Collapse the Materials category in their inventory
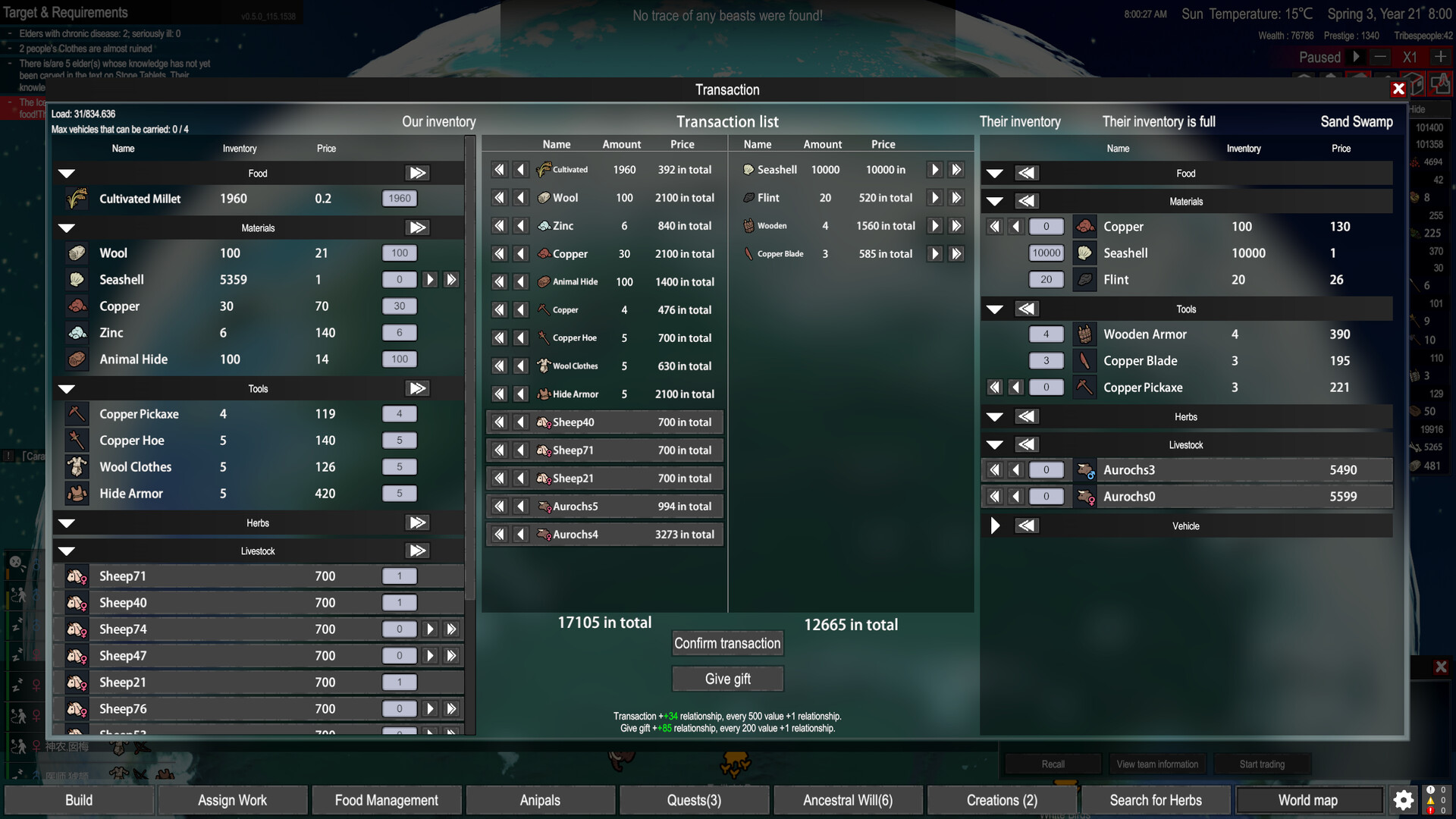Screen dimensions: 1456x819 coord(995,201)
